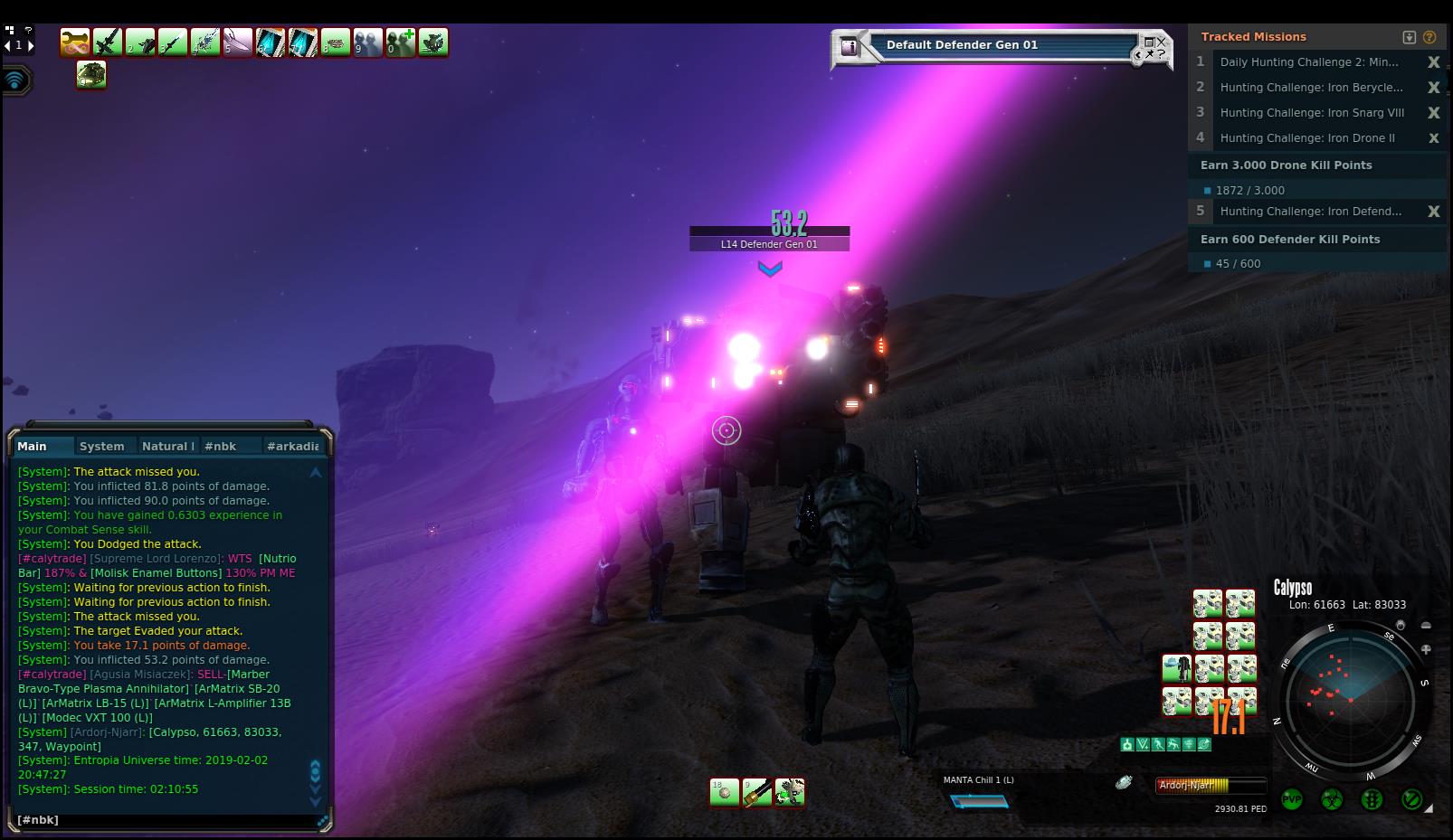This screenshot has height=840, width=1453.
Task: Open Default Defender Gen 01 info icon
Action: [x=850, y=47]
